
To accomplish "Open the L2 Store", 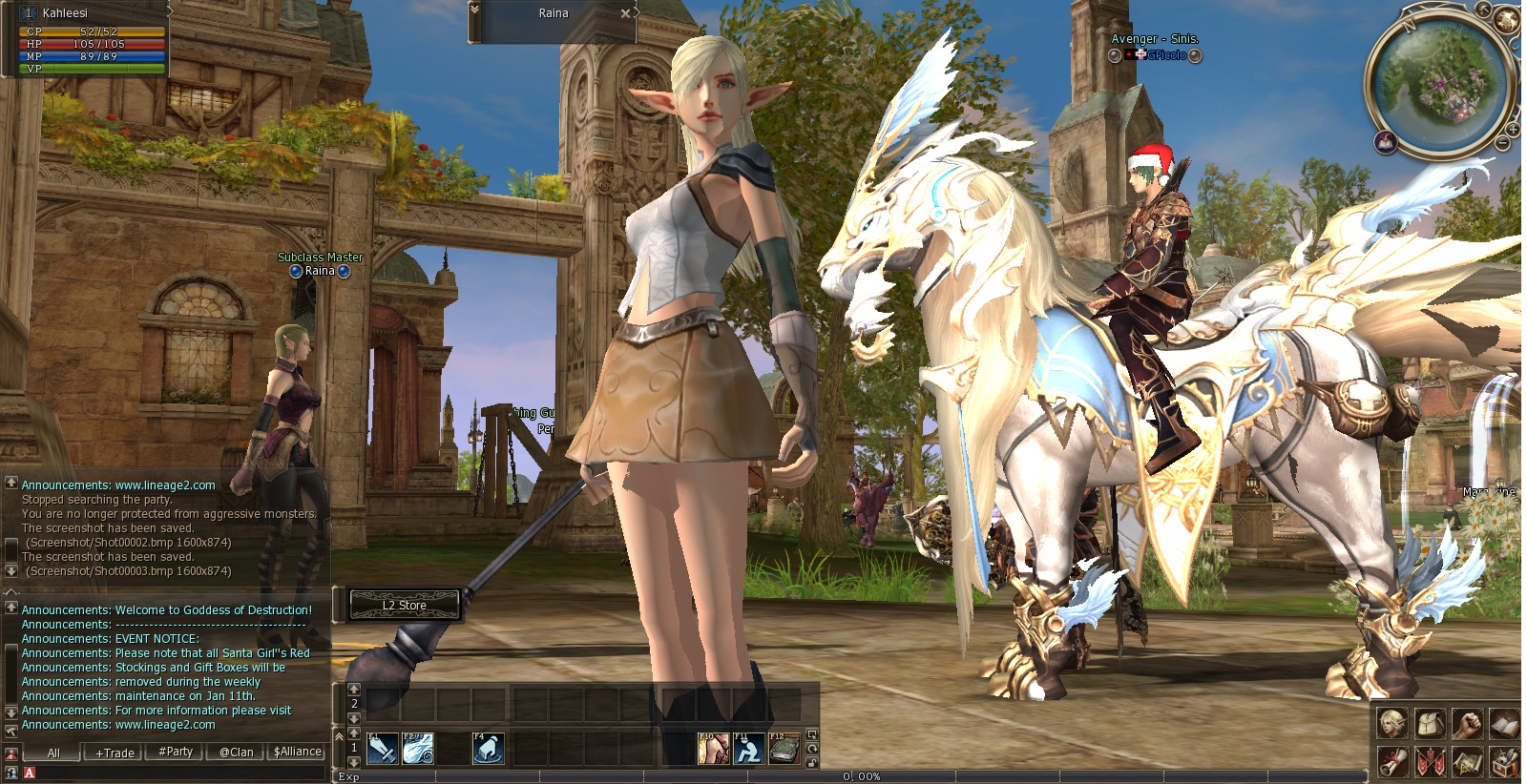I will coord(405,605).
